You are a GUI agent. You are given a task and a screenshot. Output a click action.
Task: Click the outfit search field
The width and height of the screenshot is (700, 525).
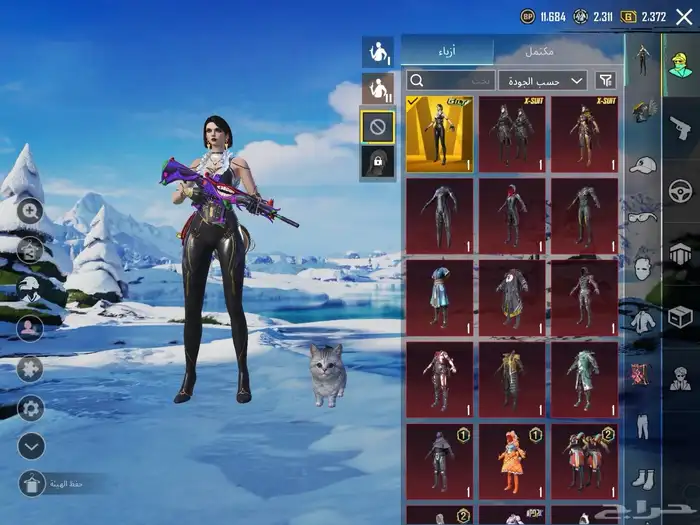pyautogui.click(x=451, y=80)
